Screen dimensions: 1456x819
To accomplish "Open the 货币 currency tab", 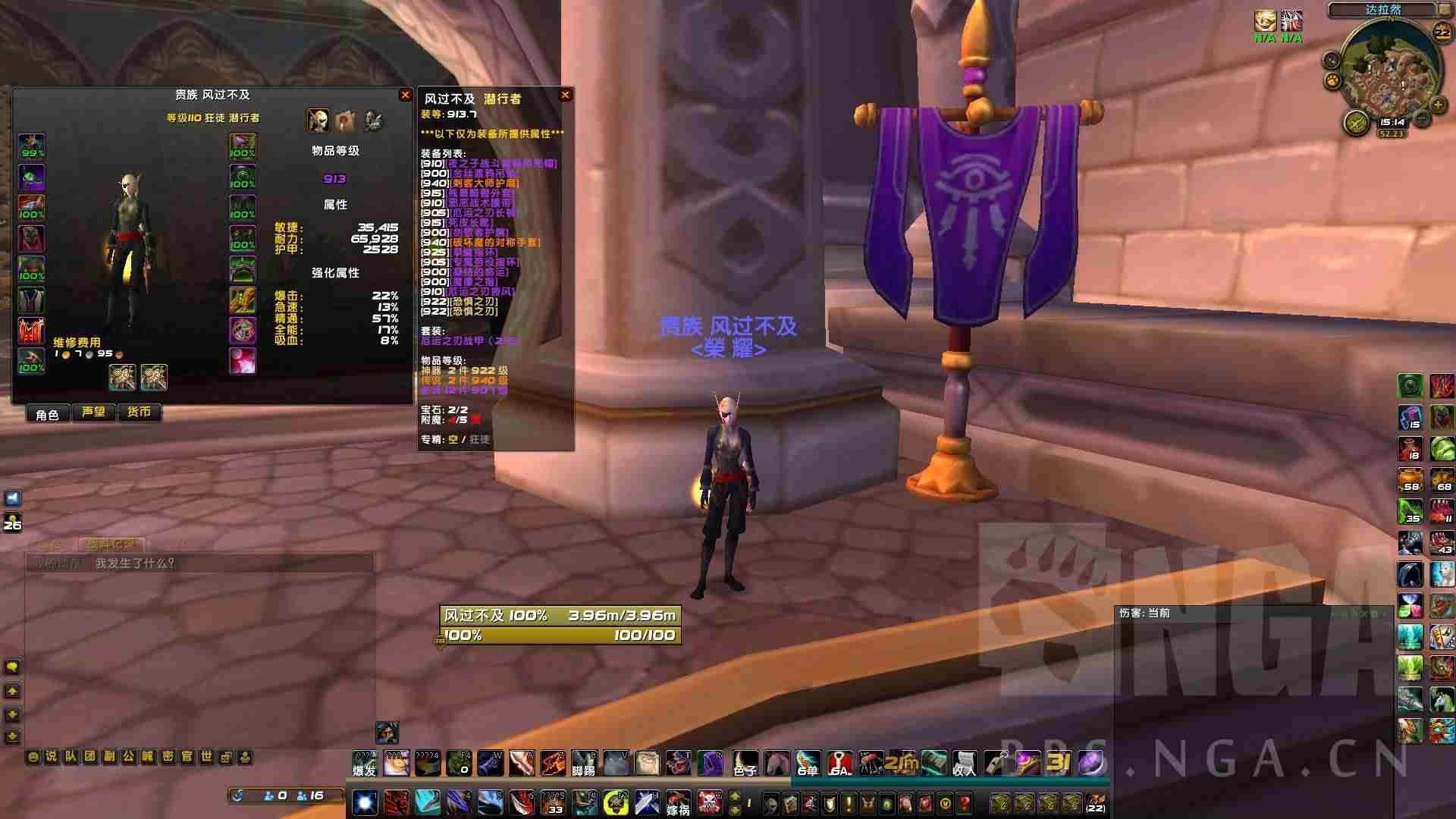I will 139,413.
